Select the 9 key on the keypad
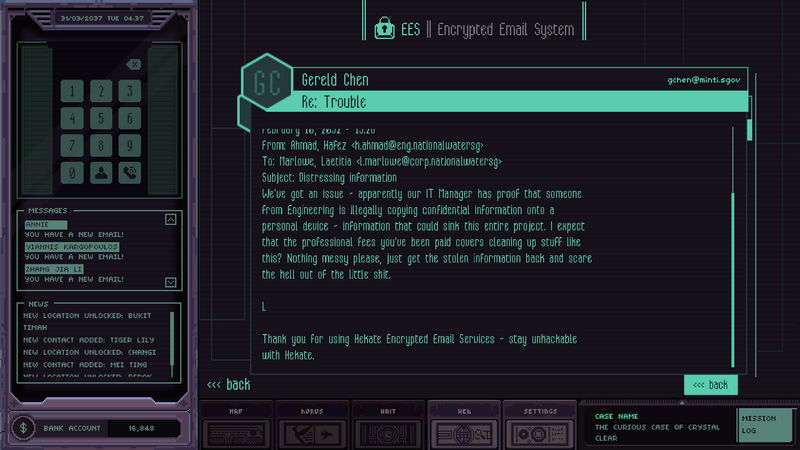Screen dimensions: 800x450 (x=130, y=145)
